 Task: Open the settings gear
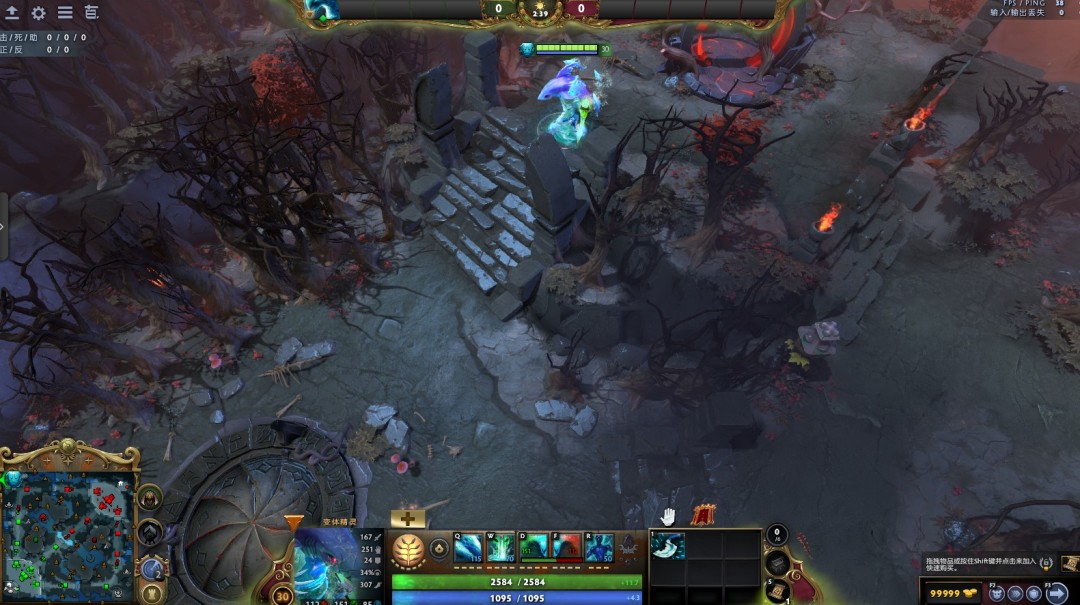(x=38, y=13)
